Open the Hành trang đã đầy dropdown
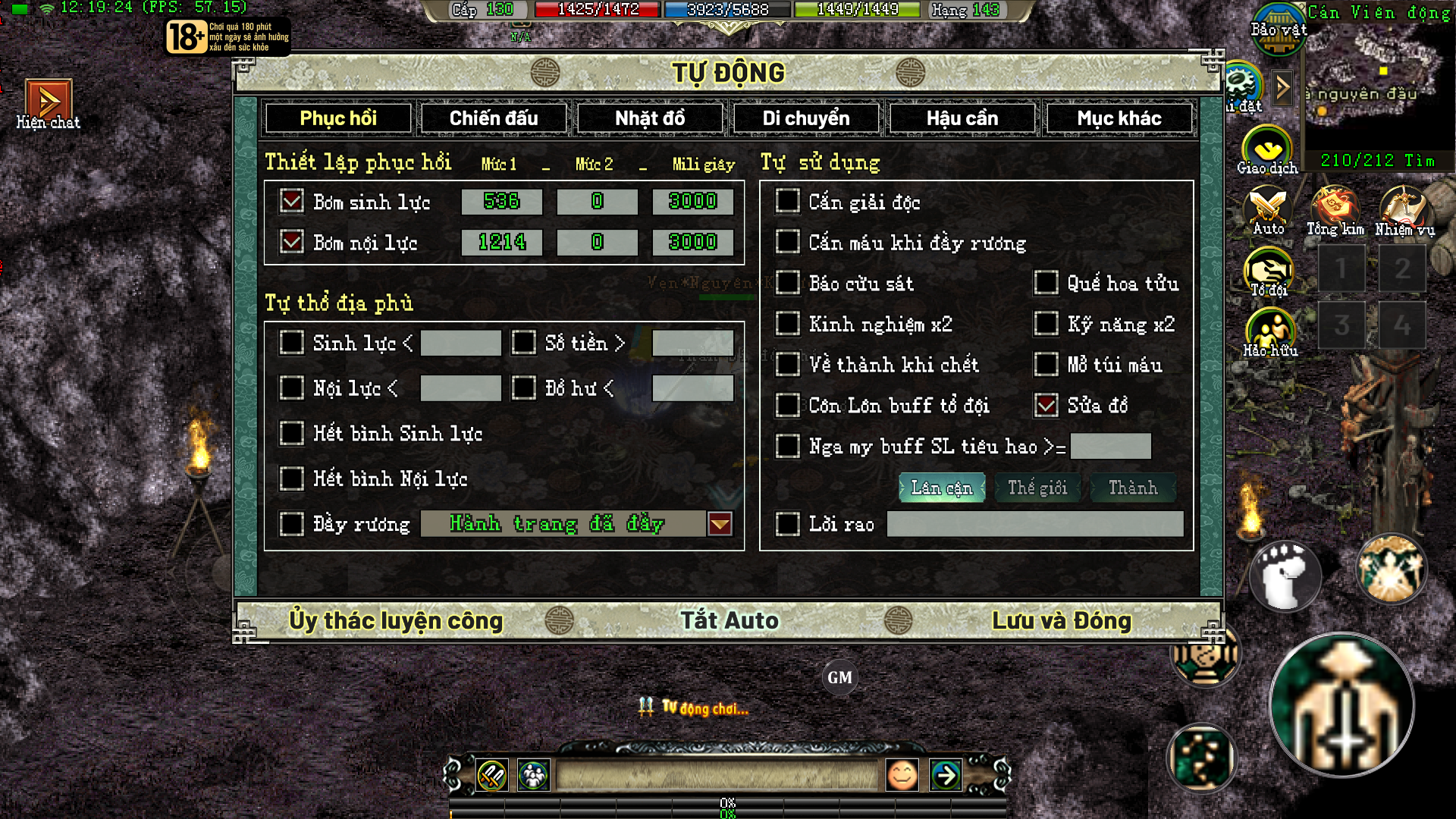The width and height of the screenshot is (1456, 819). (x=720, y=523)
